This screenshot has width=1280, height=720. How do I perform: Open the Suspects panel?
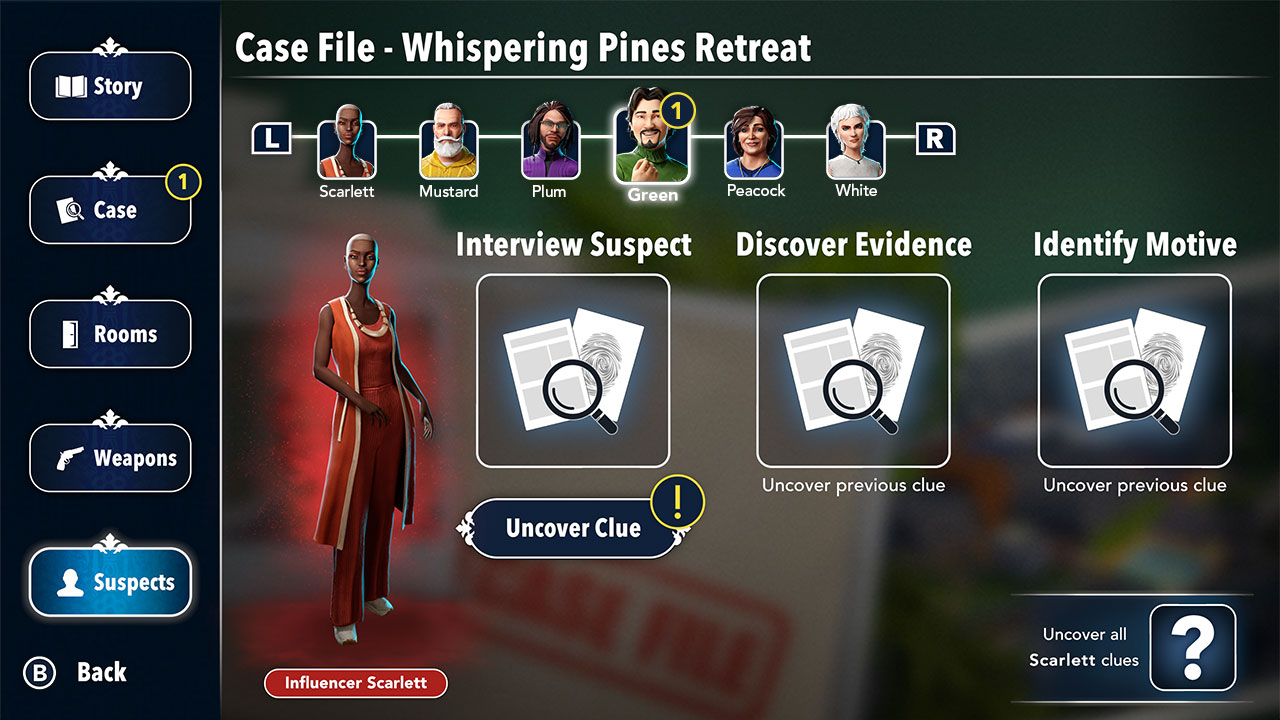pos(110,582)
